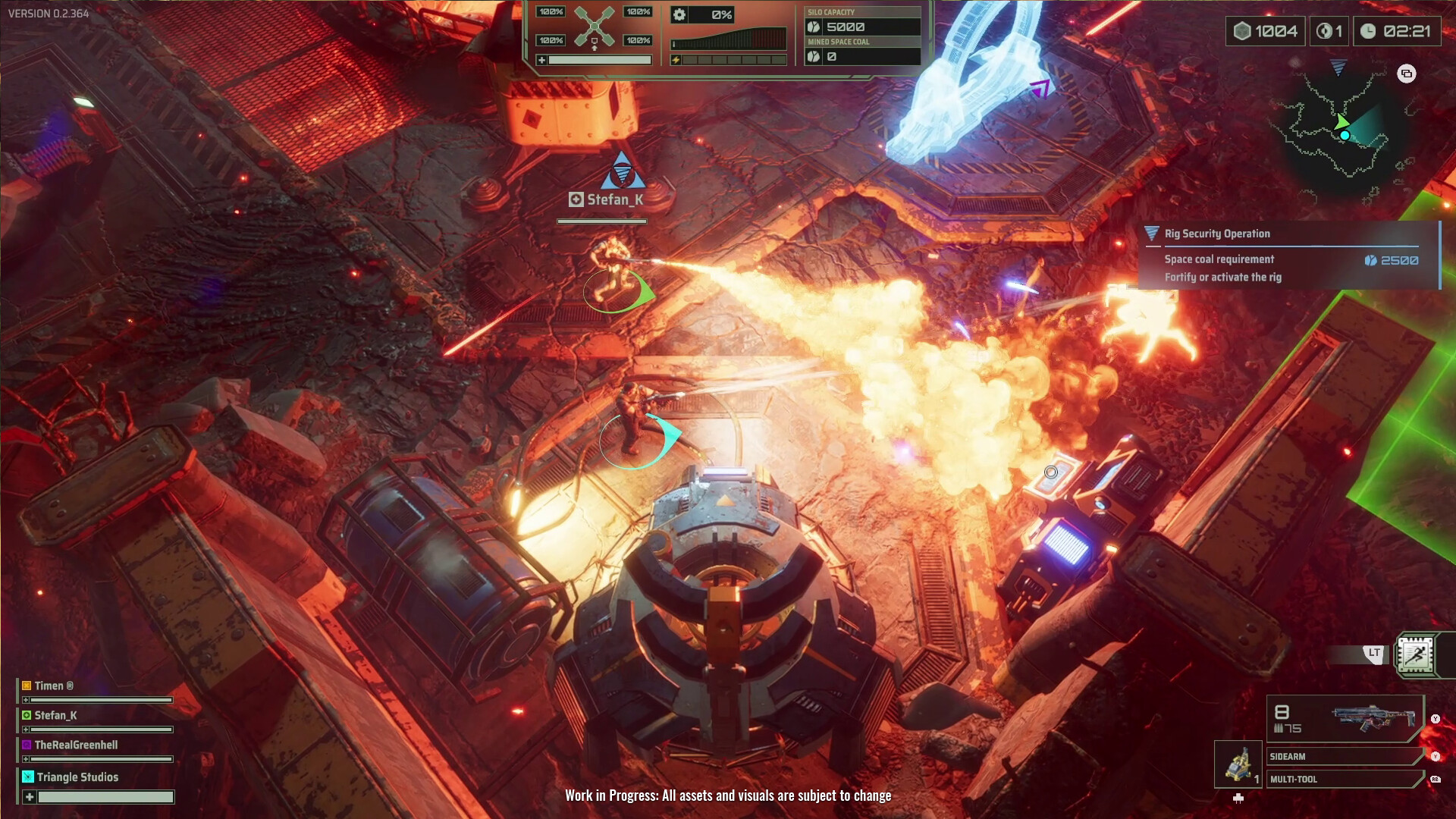Select the Rig Security Operation objective tracker
The image size is (1456, 819).
(x=1288, y=255)
